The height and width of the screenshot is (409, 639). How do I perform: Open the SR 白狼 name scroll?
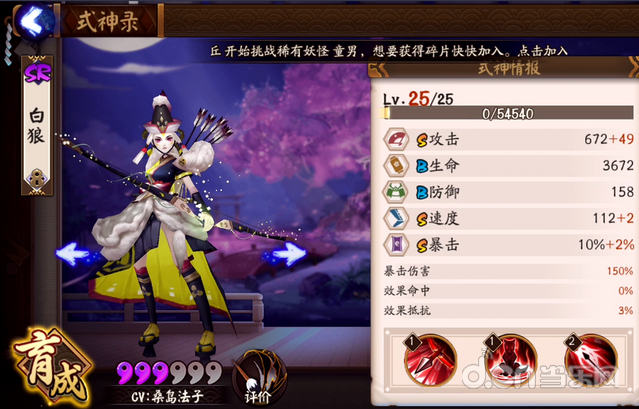click(37, 126)
